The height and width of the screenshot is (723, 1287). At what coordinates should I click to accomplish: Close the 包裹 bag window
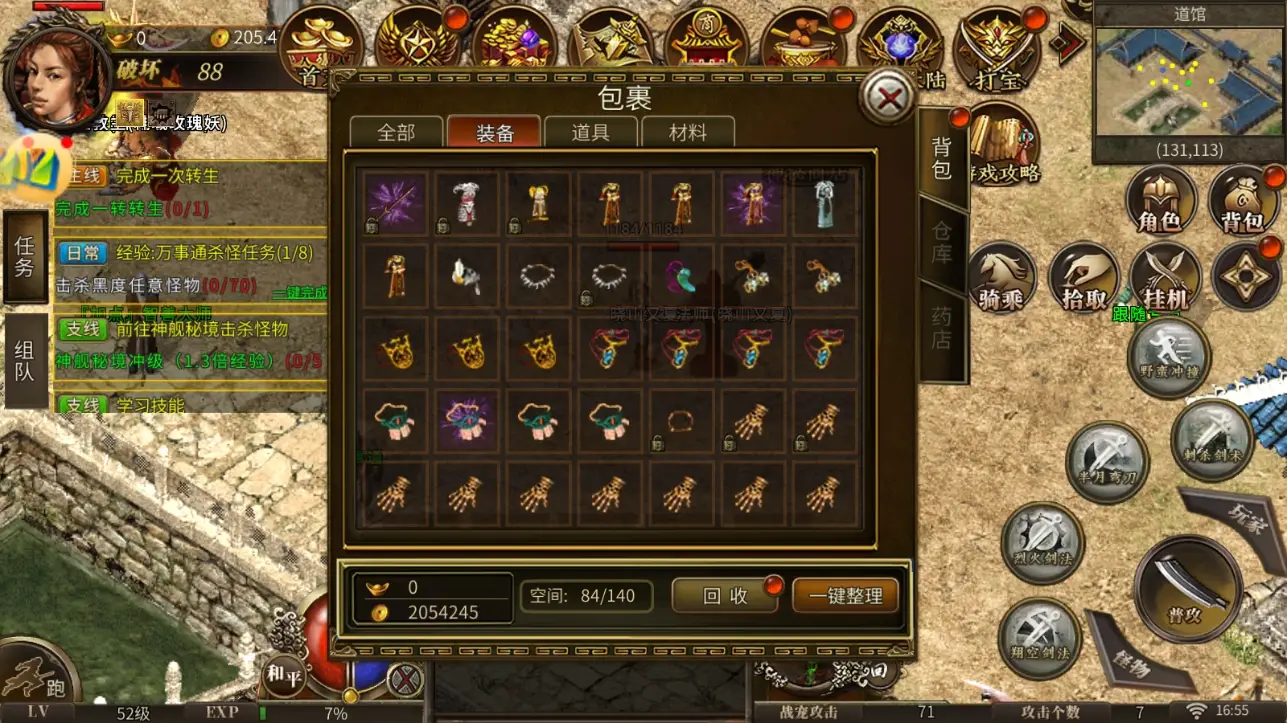pyautogui.click(x=887, y=97)
